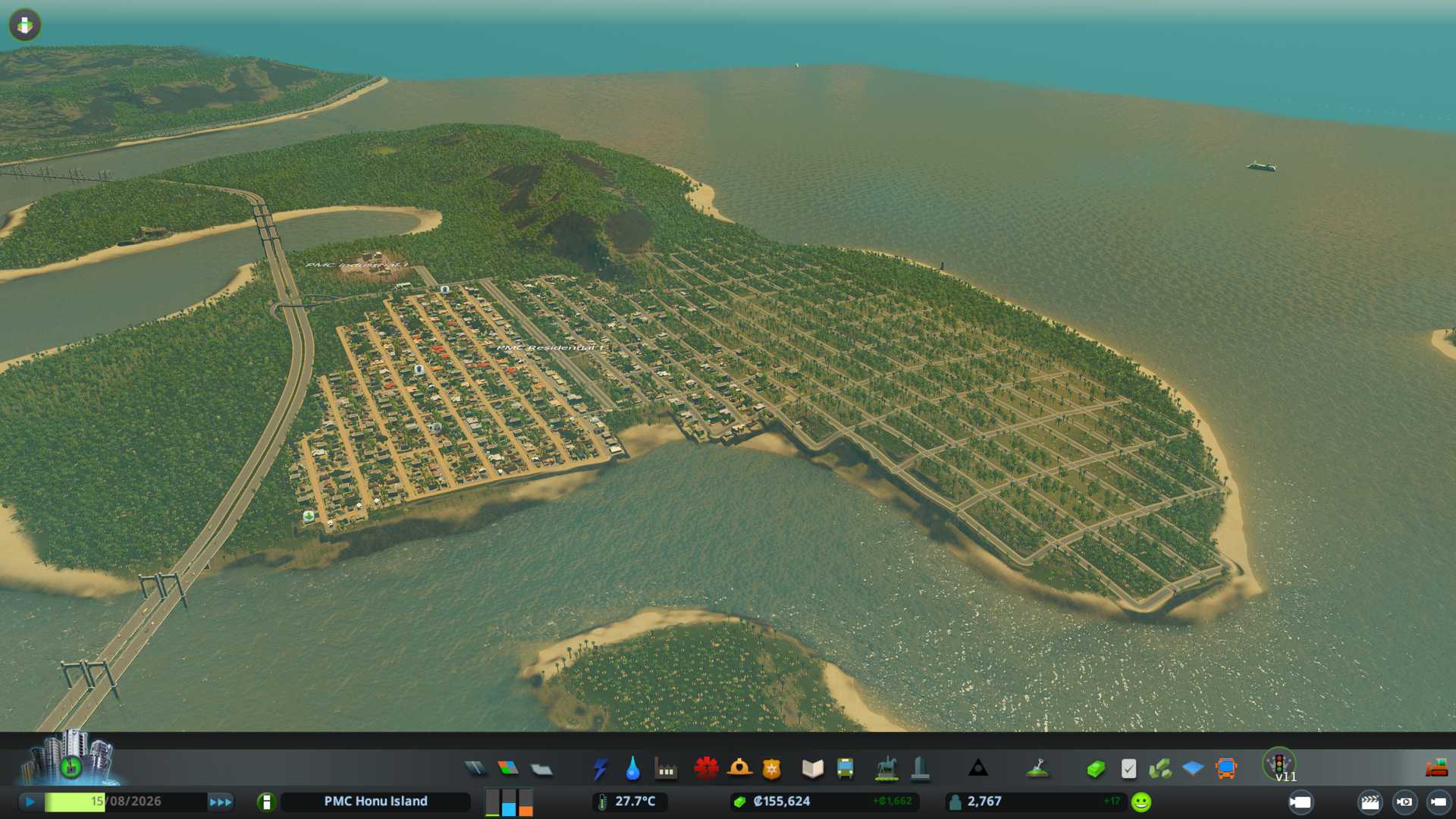Viewport: 1456px width, 819px height.
Task: Open the Education book menu
Action: tap(812, 769)
